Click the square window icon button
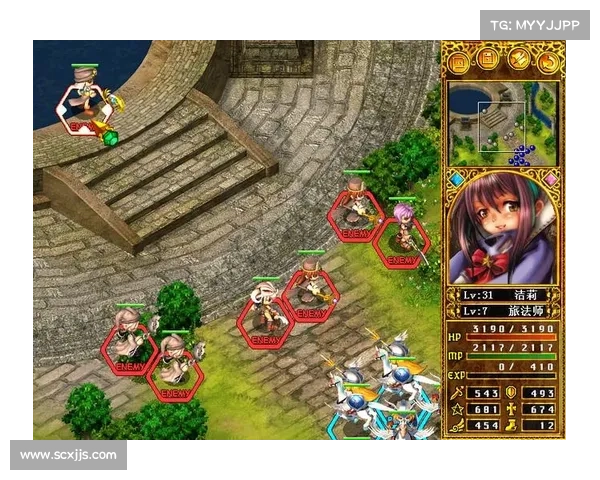The width and height of the screenshot is (600, 480). pyautogui.click(x=459, y=62)
